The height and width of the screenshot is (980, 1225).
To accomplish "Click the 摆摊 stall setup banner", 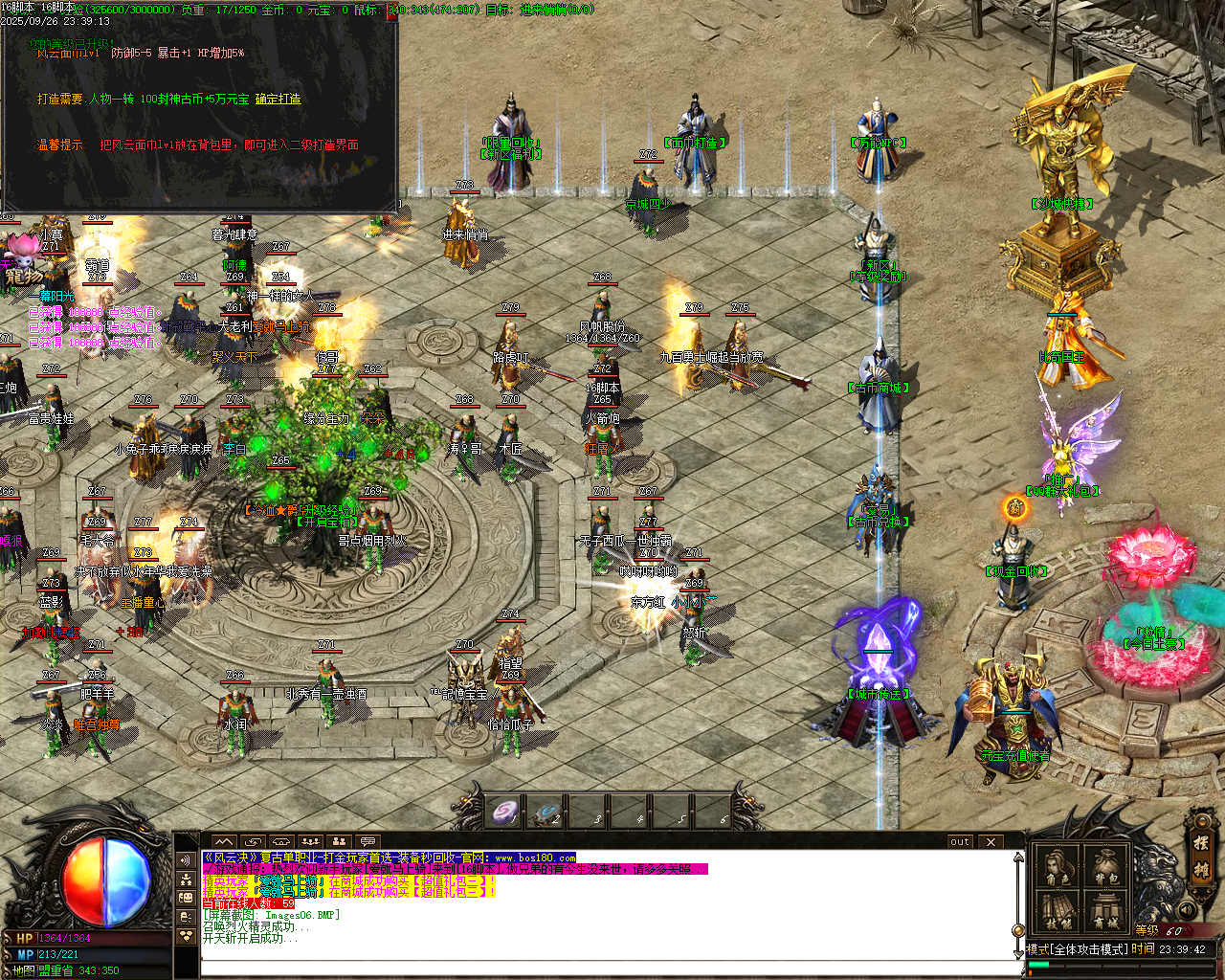I will (1201, 861).
